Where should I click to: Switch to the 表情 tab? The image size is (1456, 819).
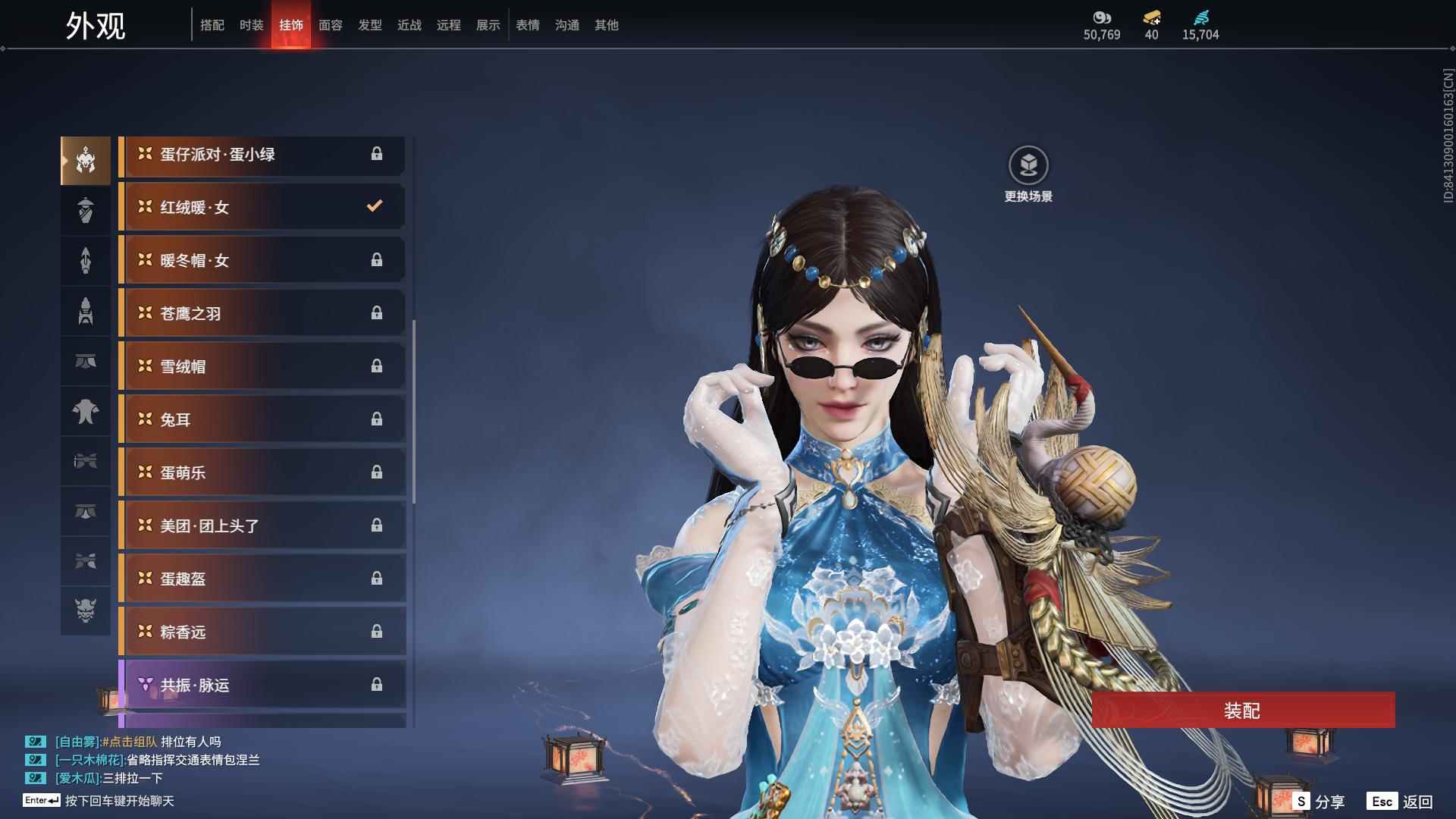click(x=527, y=25)
